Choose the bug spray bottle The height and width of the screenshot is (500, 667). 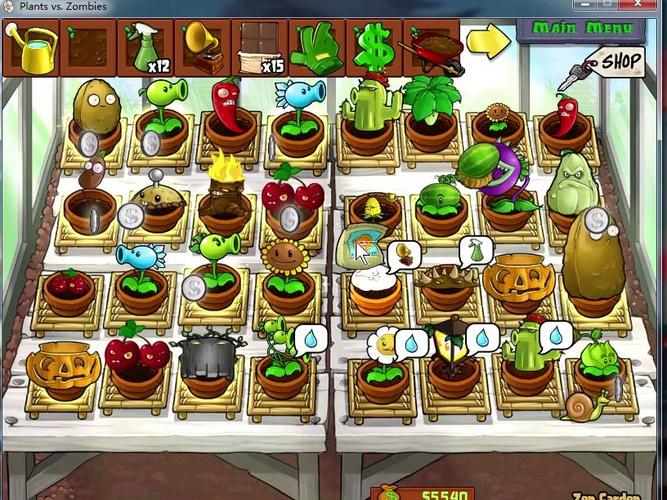click(x=146, y=48)
